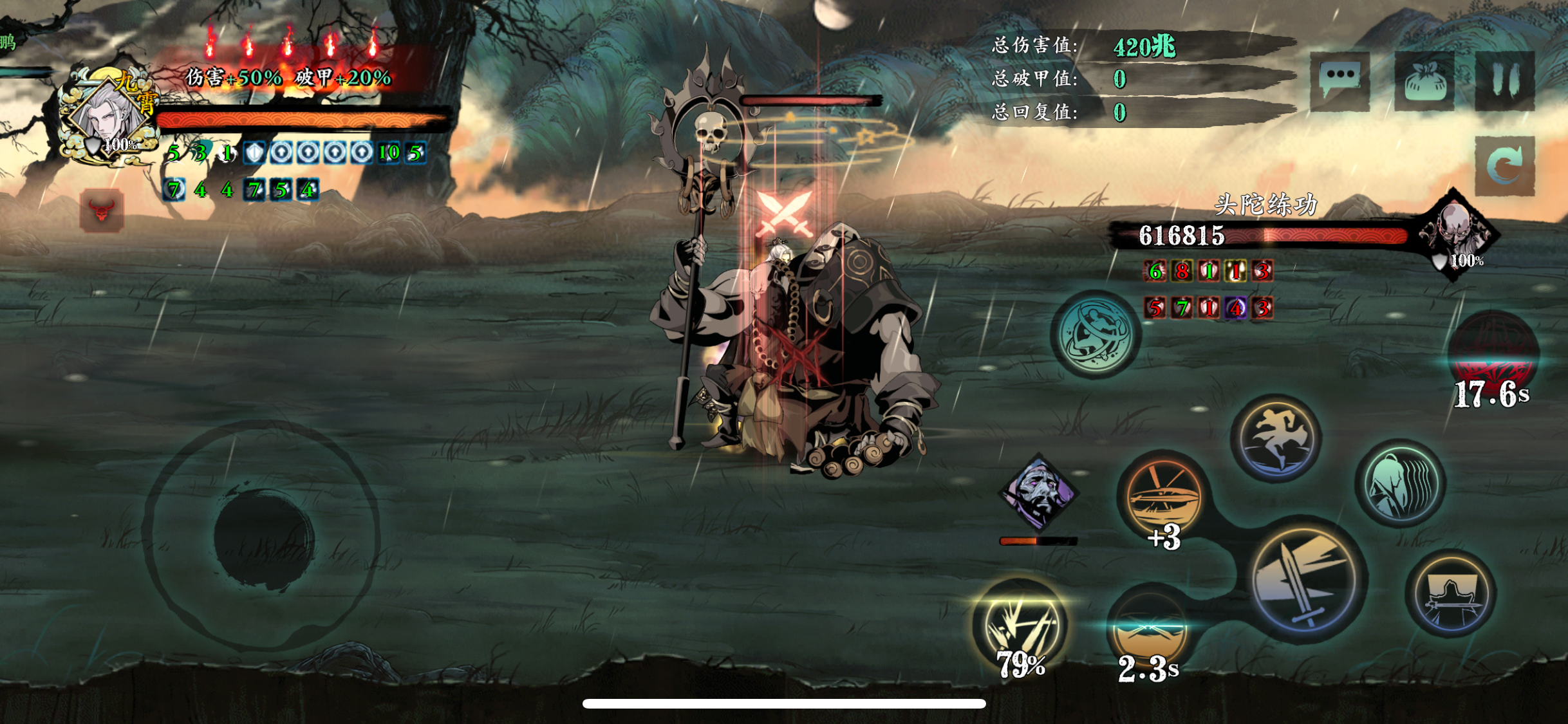
Task: Tap the virtual joystick thumb pad
Action: coord(263,537)
